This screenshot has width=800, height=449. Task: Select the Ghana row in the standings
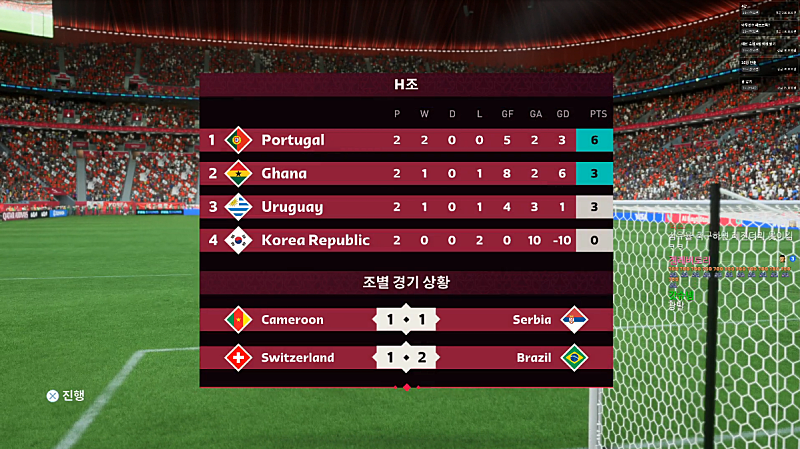tap(405, 173)
